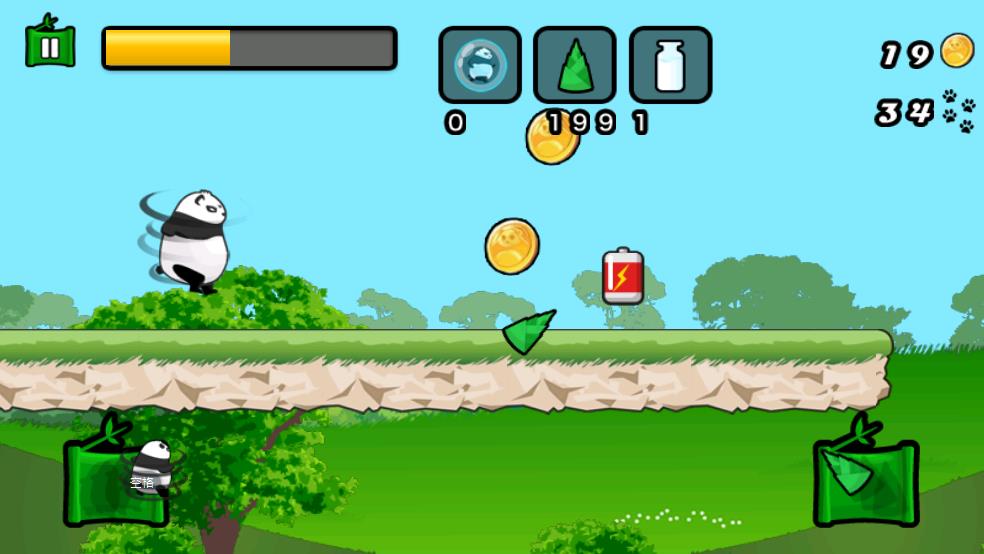Screen dimensions: 984x554
Task: Hit the bamboo shoot throw button
Action: click(x=865, y=480)
